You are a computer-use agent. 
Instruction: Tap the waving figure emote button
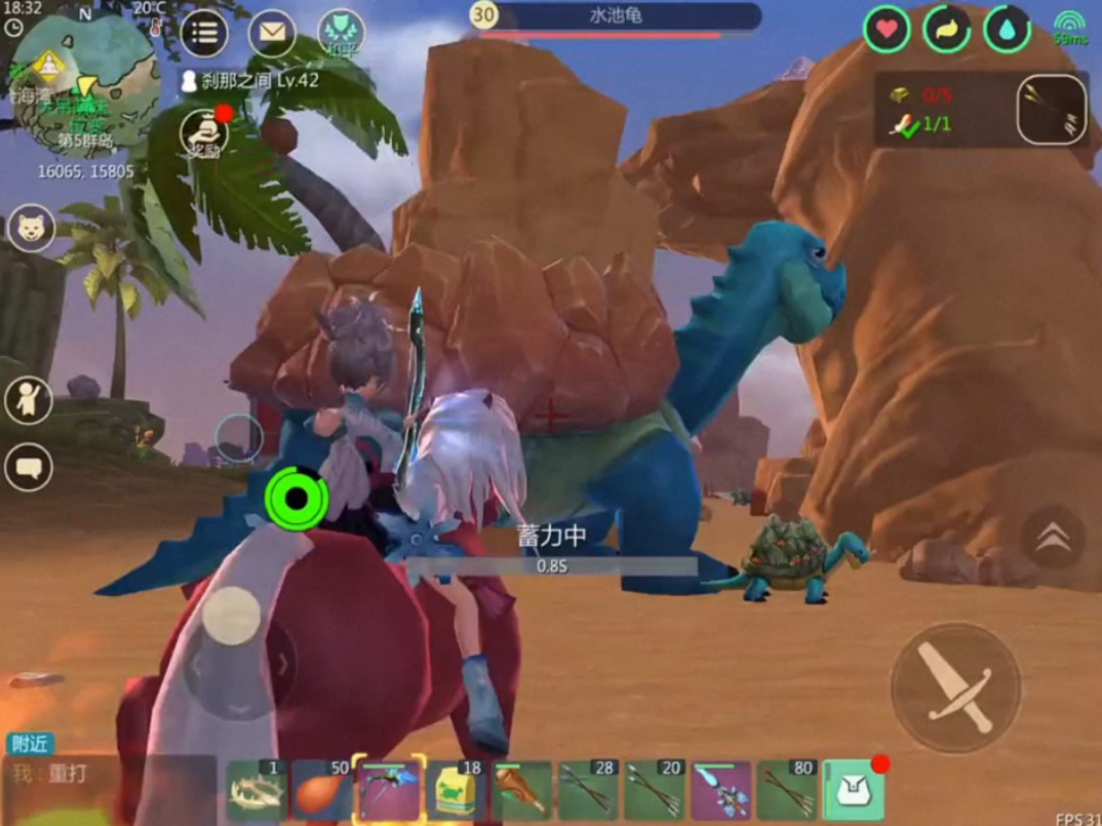(28, 399)
